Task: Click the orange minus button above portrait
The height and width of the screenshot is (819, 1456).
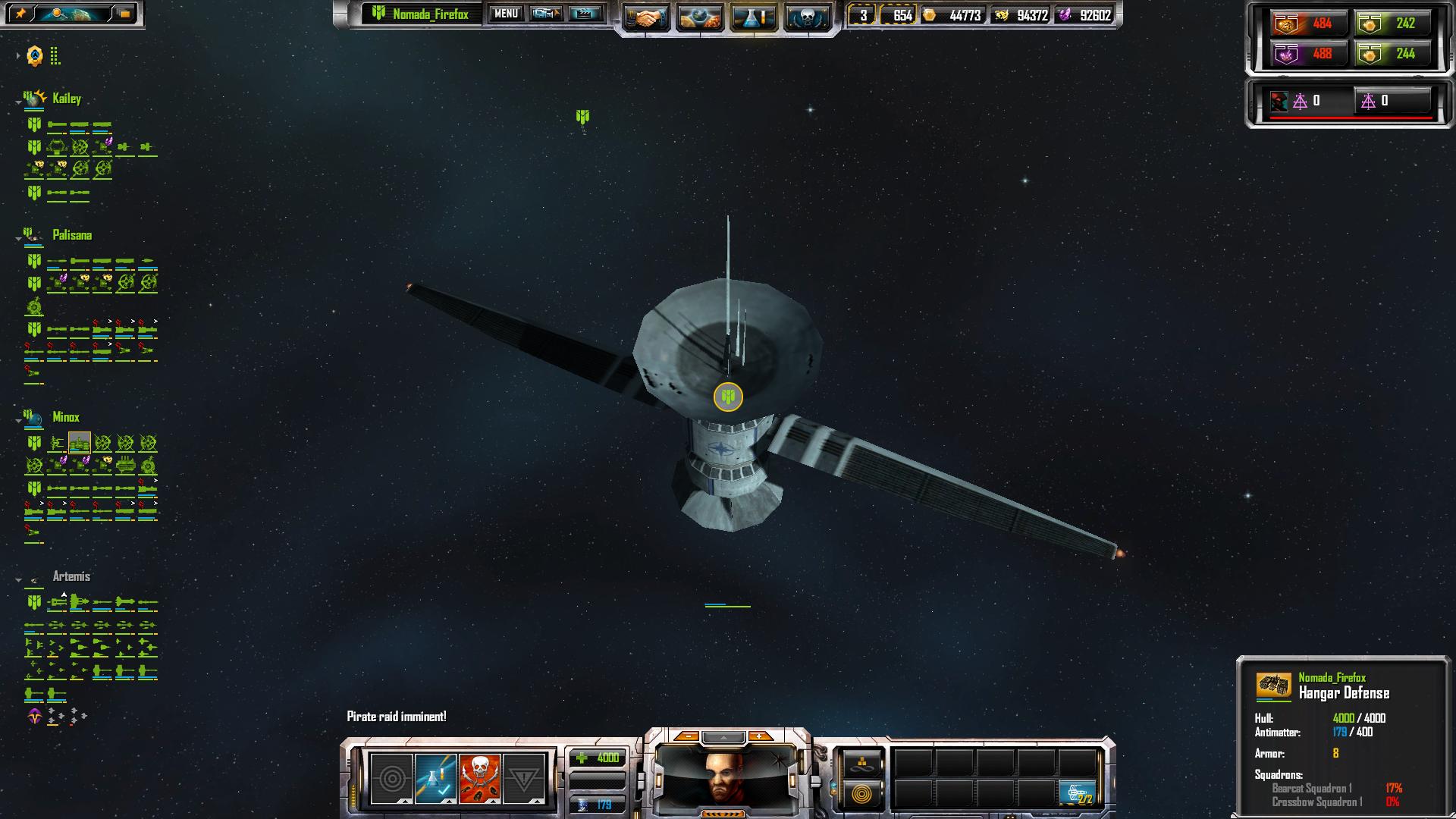Action: (687, 736)
